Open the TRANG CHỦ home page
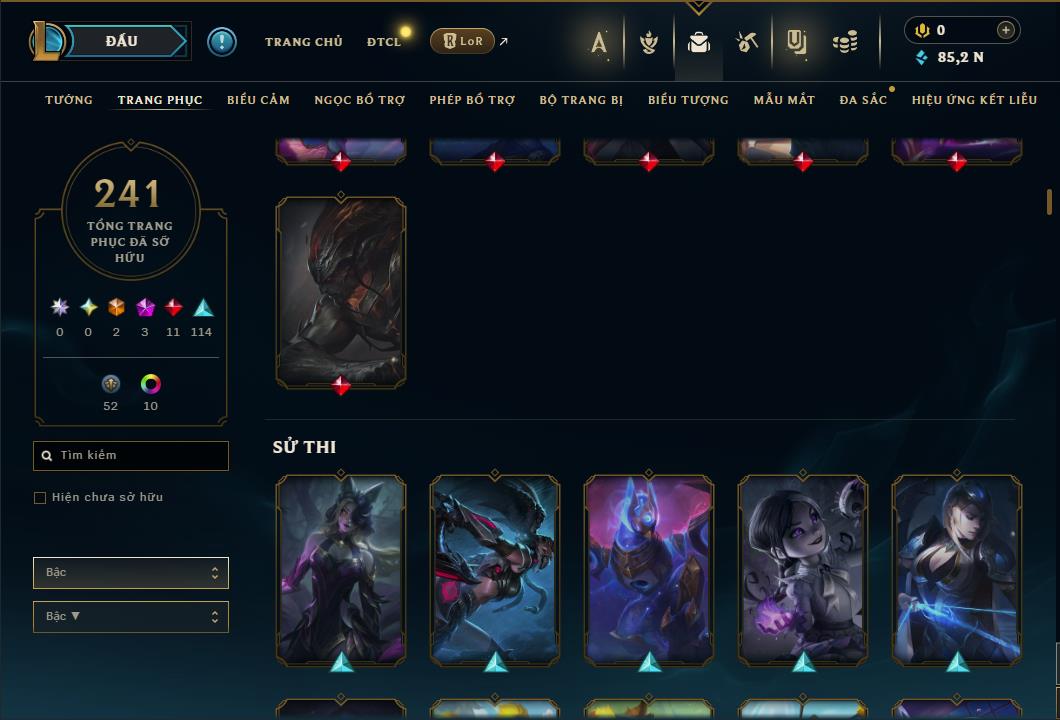The image size is (1060, 720). click(303, 42)
